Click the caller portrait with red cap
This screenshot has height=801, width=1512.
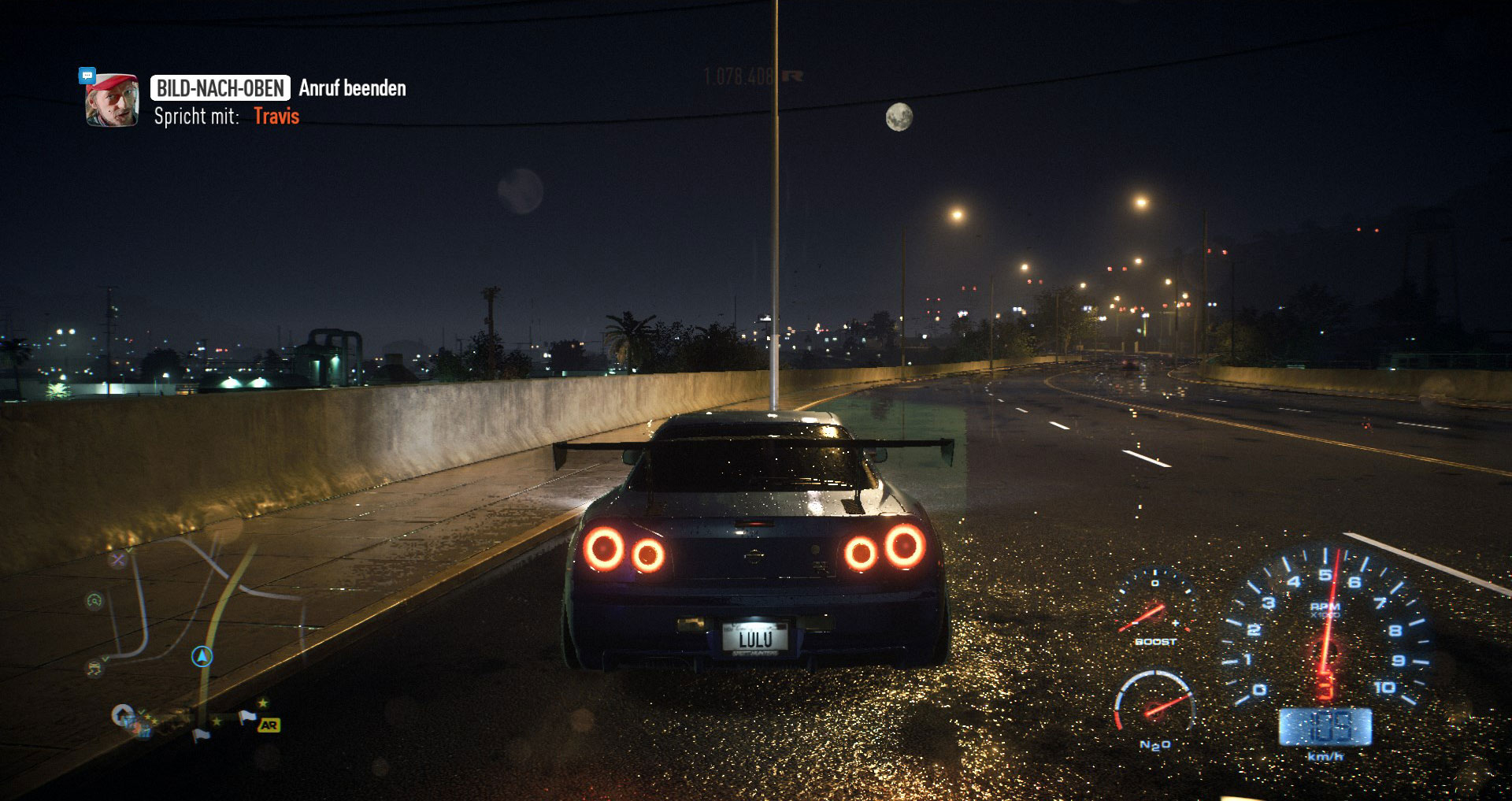[x=112, y=100]
